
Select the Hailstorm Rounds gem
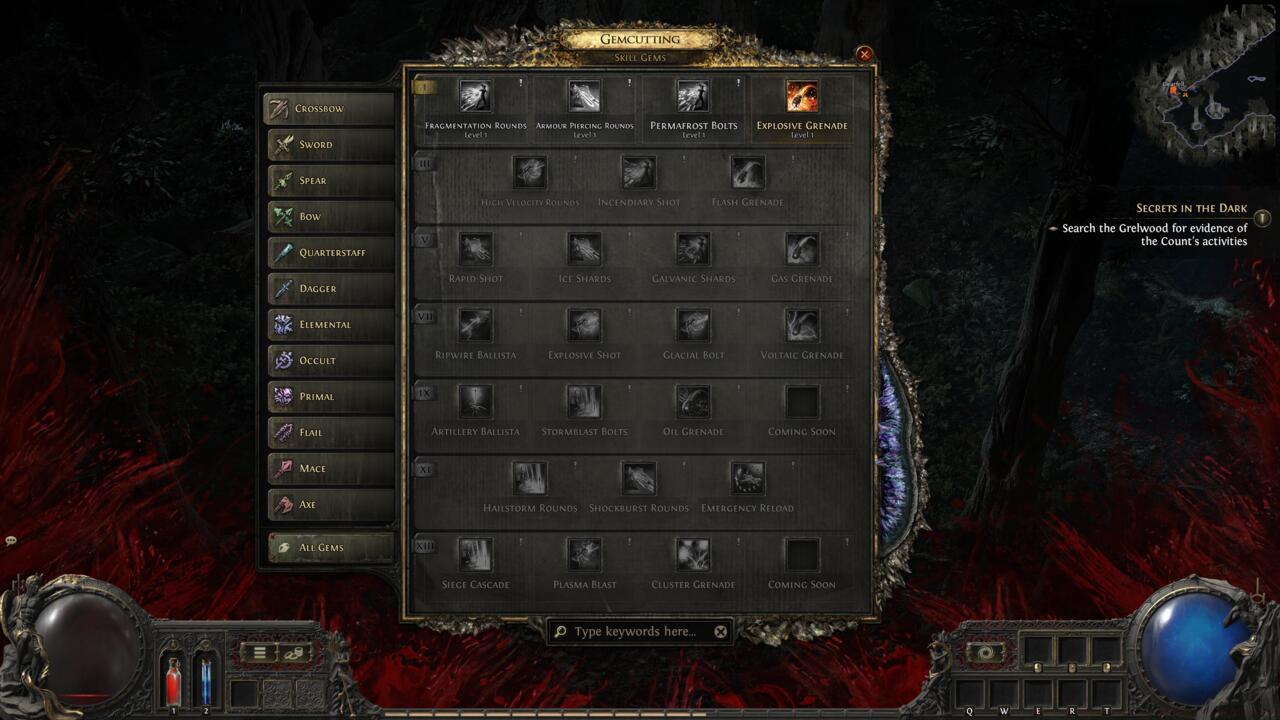tap(529, 478)
